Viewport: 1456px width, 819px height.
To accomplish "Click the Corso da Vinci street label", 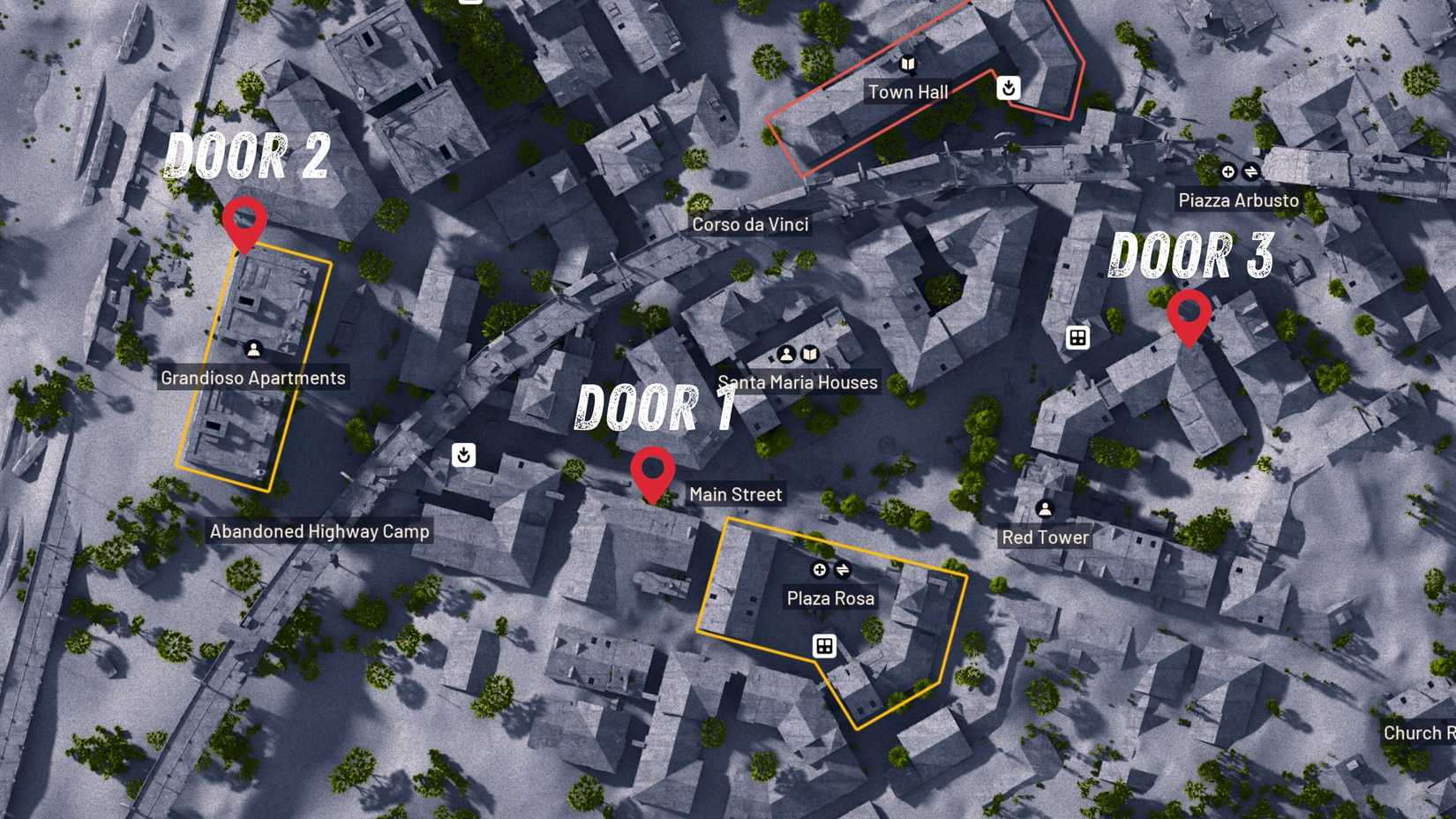I will [749, 224].
